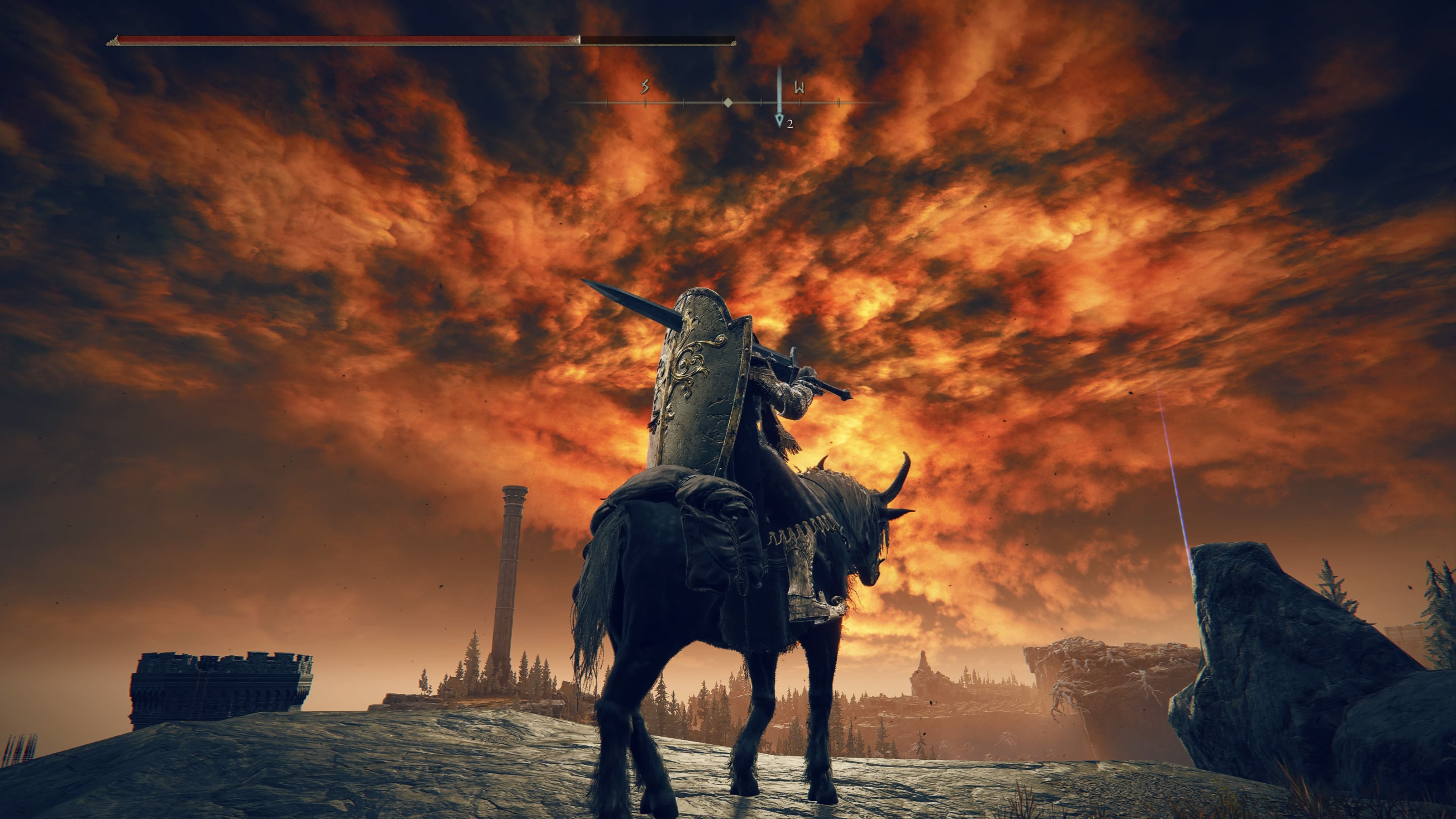Click the diamond indicator on the compass bar
This screenshot has height=819, width=1456.
(x=728, y=104)
